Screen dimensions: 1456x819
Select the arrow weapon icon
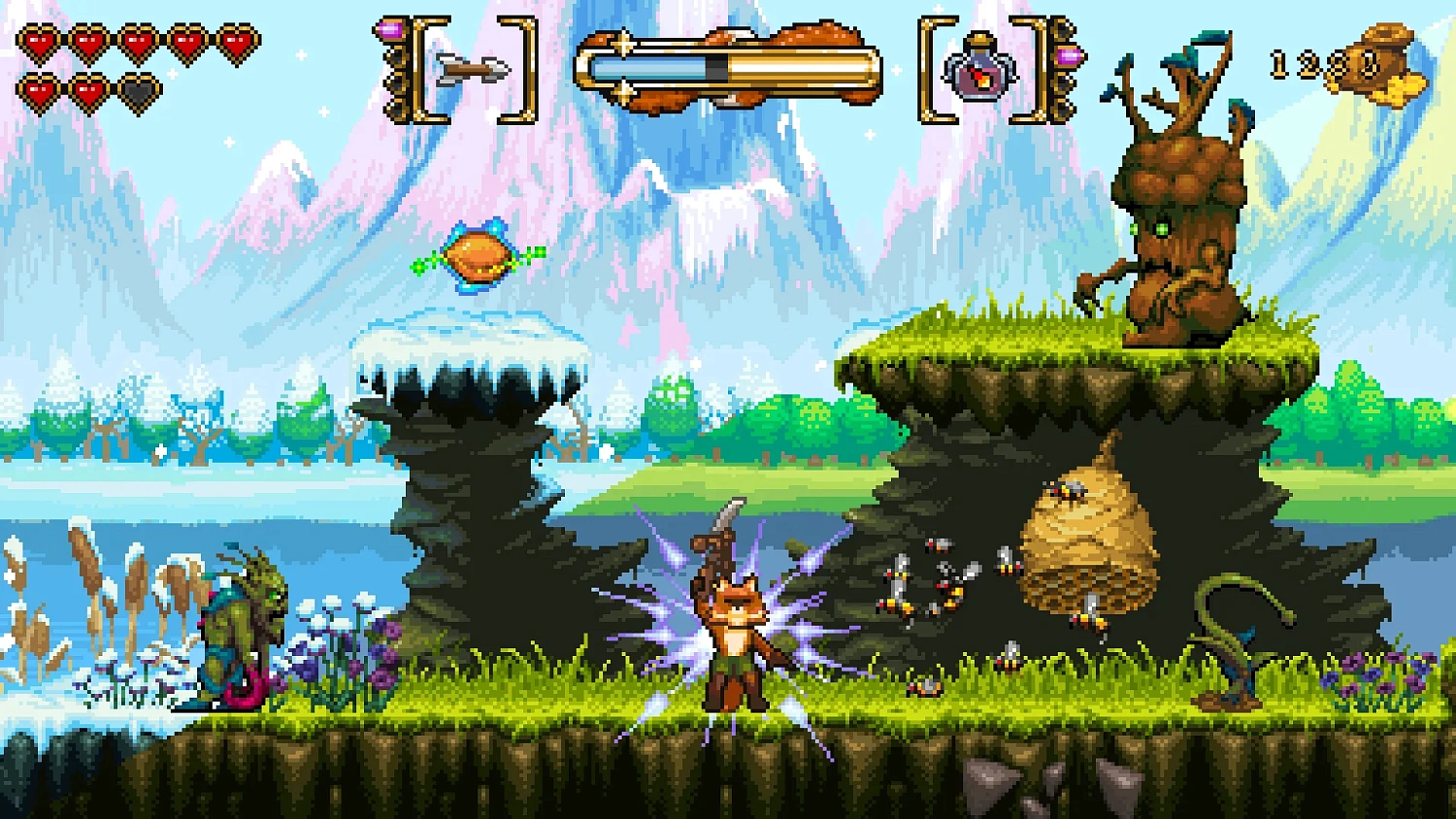coord(473,68)
